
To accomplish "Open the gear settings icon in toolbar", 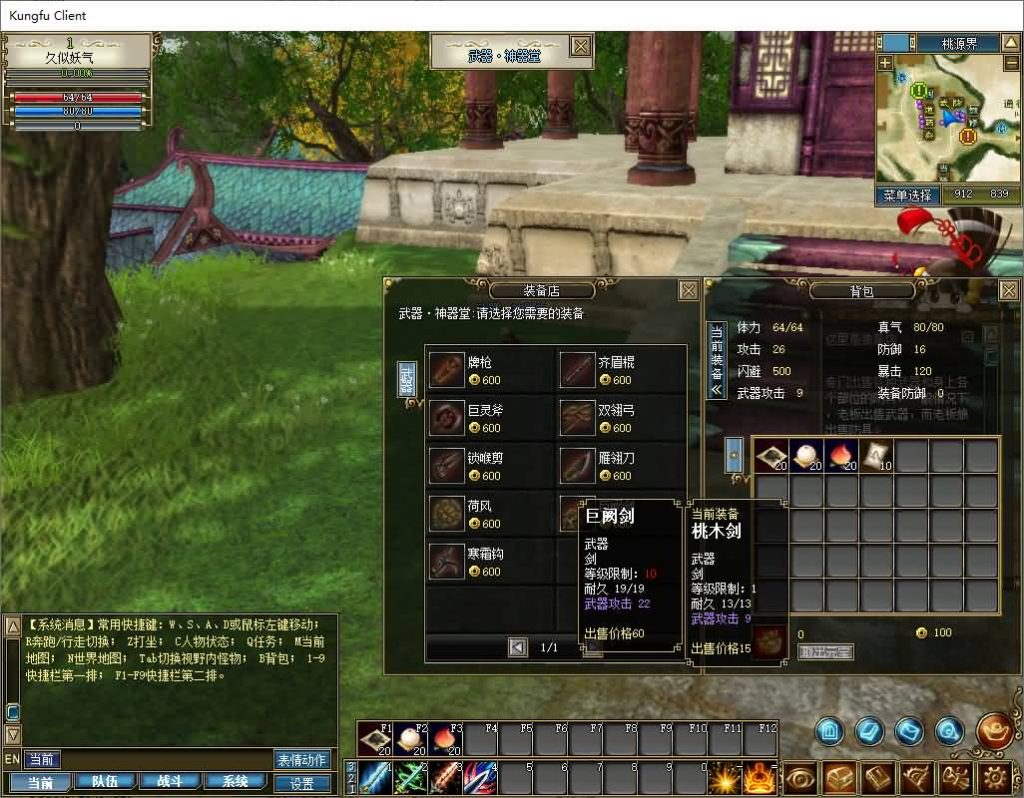I will [993, 777].
